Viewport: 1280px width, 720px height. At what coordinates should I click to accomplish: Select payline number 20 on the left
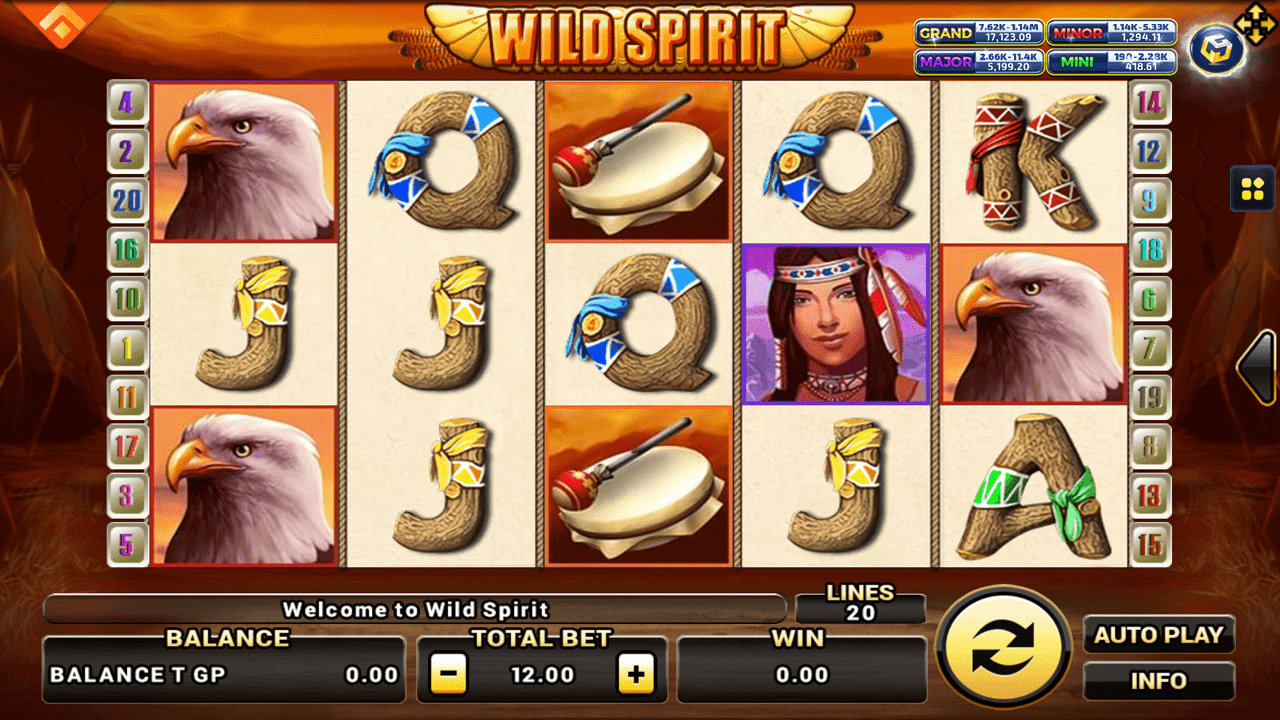tap(127, 200)
